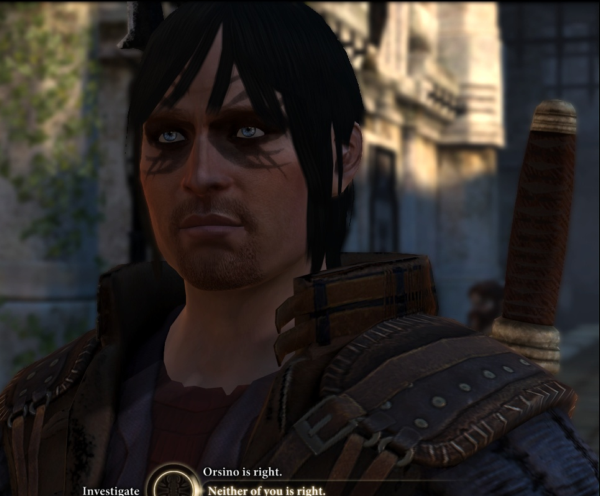Pick the Investigate dialogue option
Screen dimensions: 600x496
click(x=111, y=490)
